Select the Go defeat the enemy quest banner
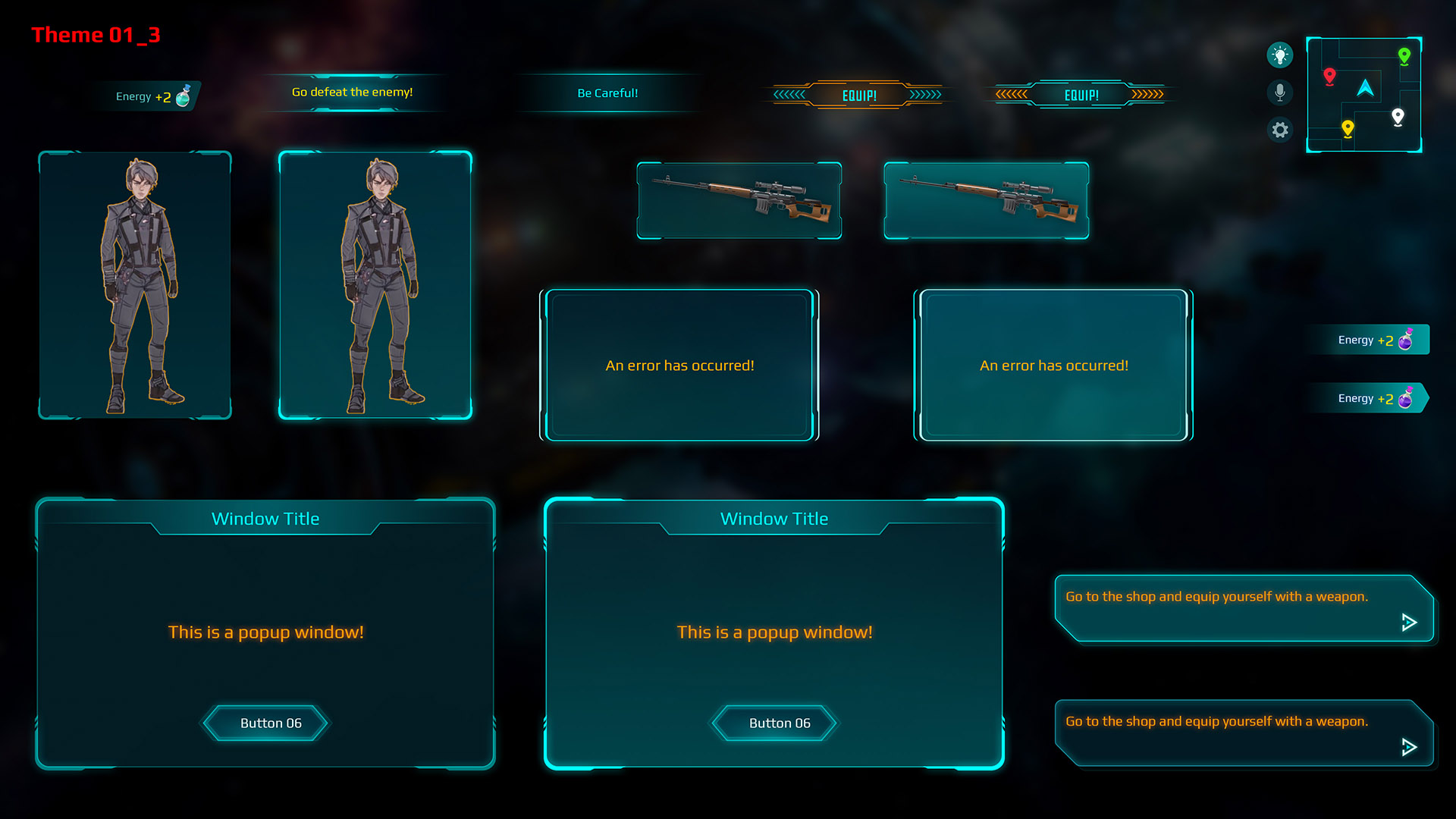1456x819 pixels. click(x=351, y=92)
